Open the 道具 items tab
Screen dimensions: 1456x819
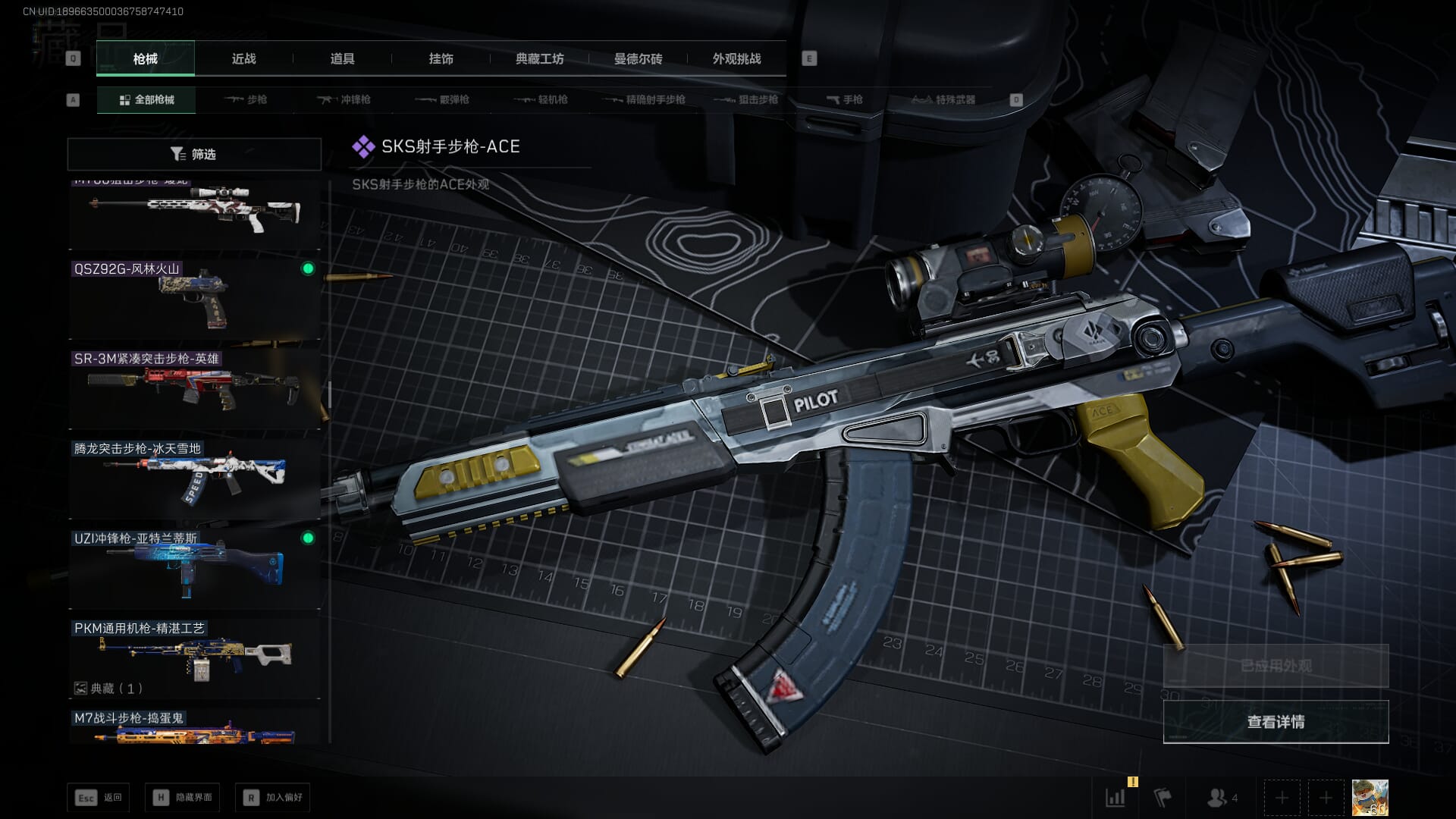tap(342, 59)
